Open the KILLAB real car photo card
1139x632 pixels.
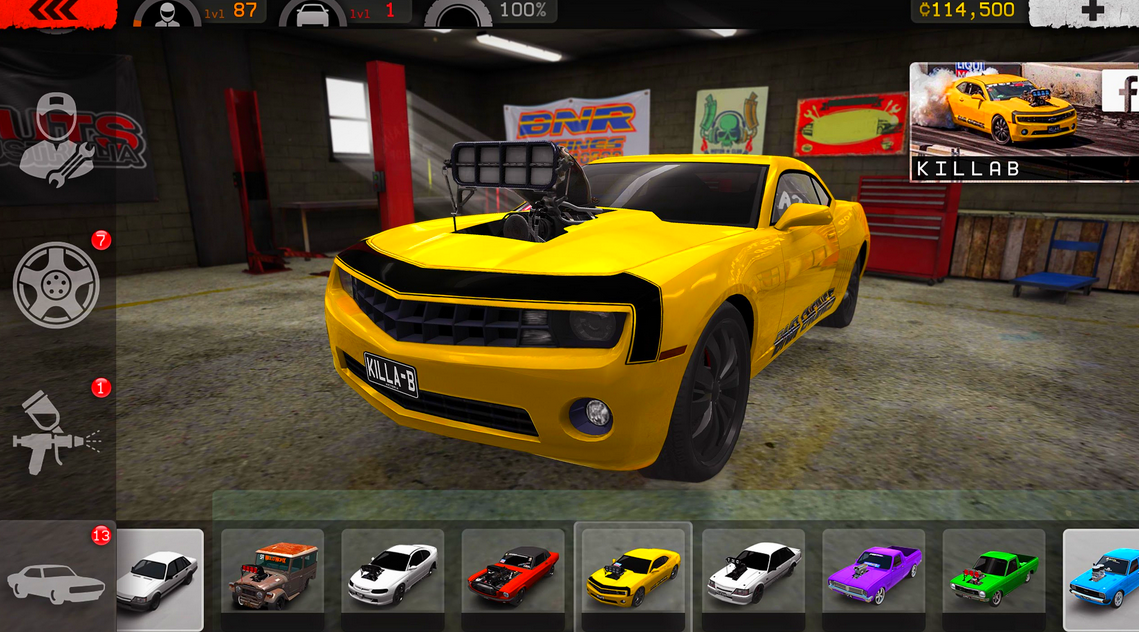click(1010, 120)
